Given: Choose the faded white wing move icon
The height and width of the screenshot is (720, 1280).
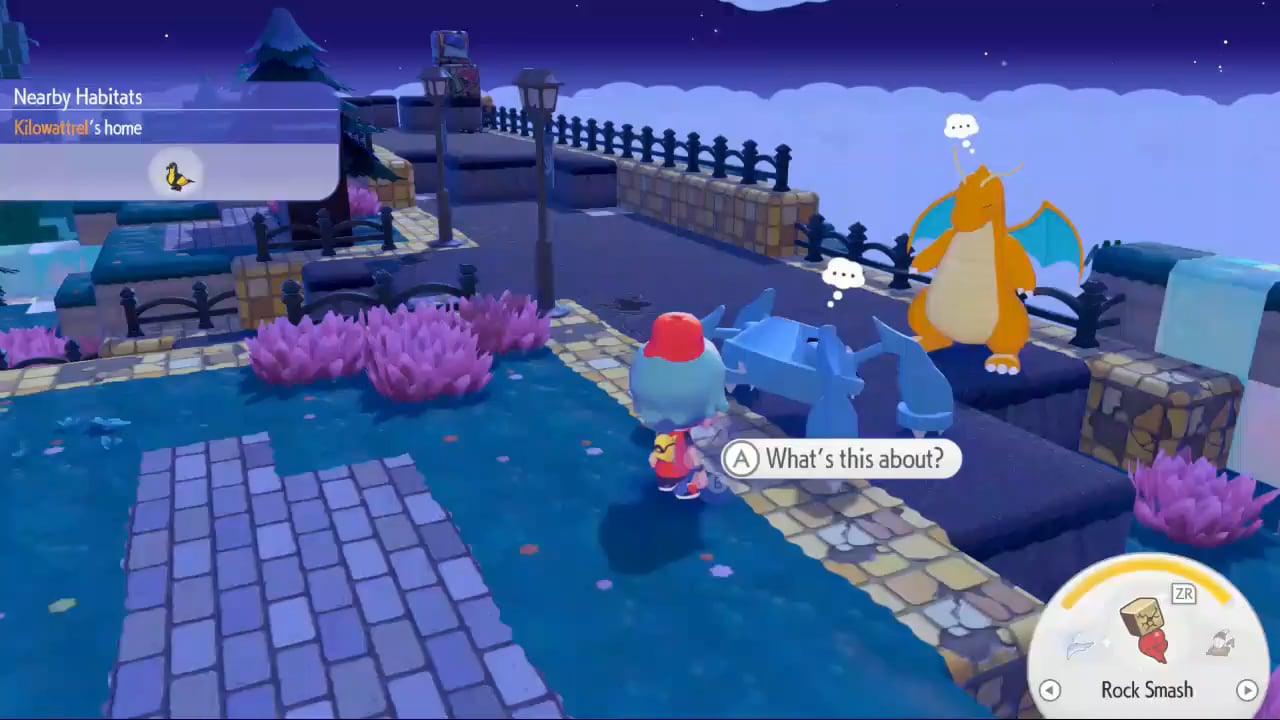Looking at the screenshot, I should click(x=1082, y=648).
